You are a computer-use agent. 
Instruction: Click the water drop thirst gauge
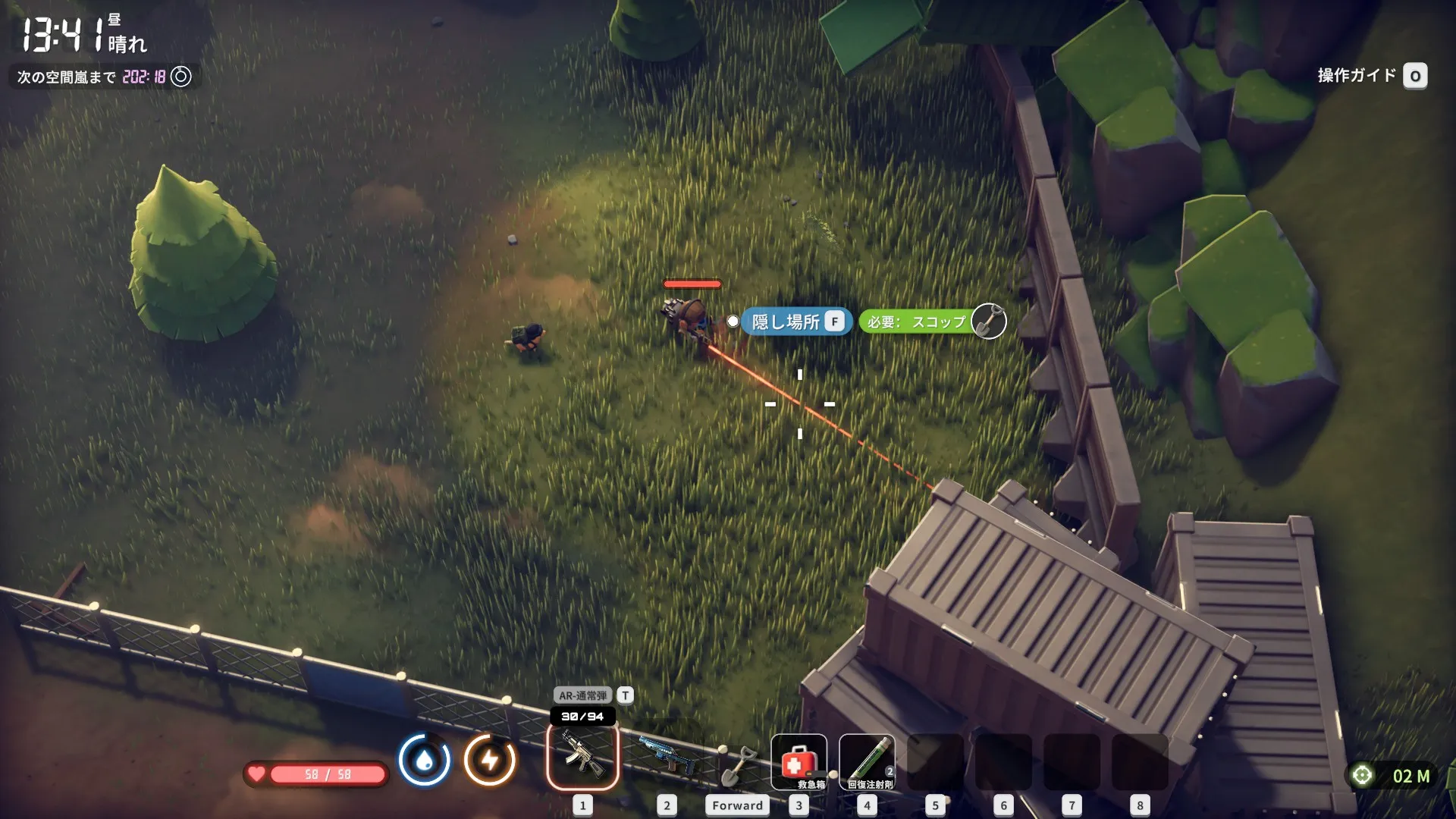point(425,759)
